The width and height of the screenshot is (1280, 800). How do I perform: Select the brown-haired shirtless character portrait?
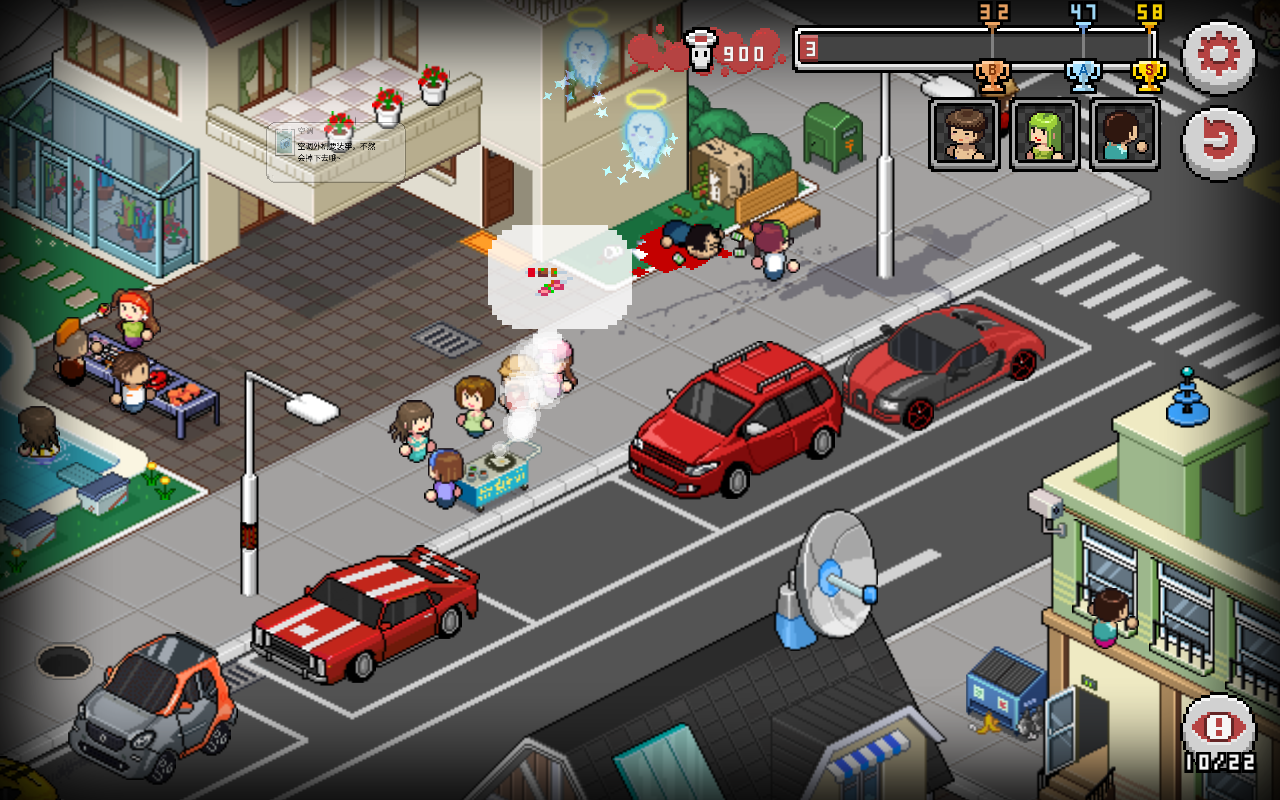pyautogui.click(x=964, y=134)
